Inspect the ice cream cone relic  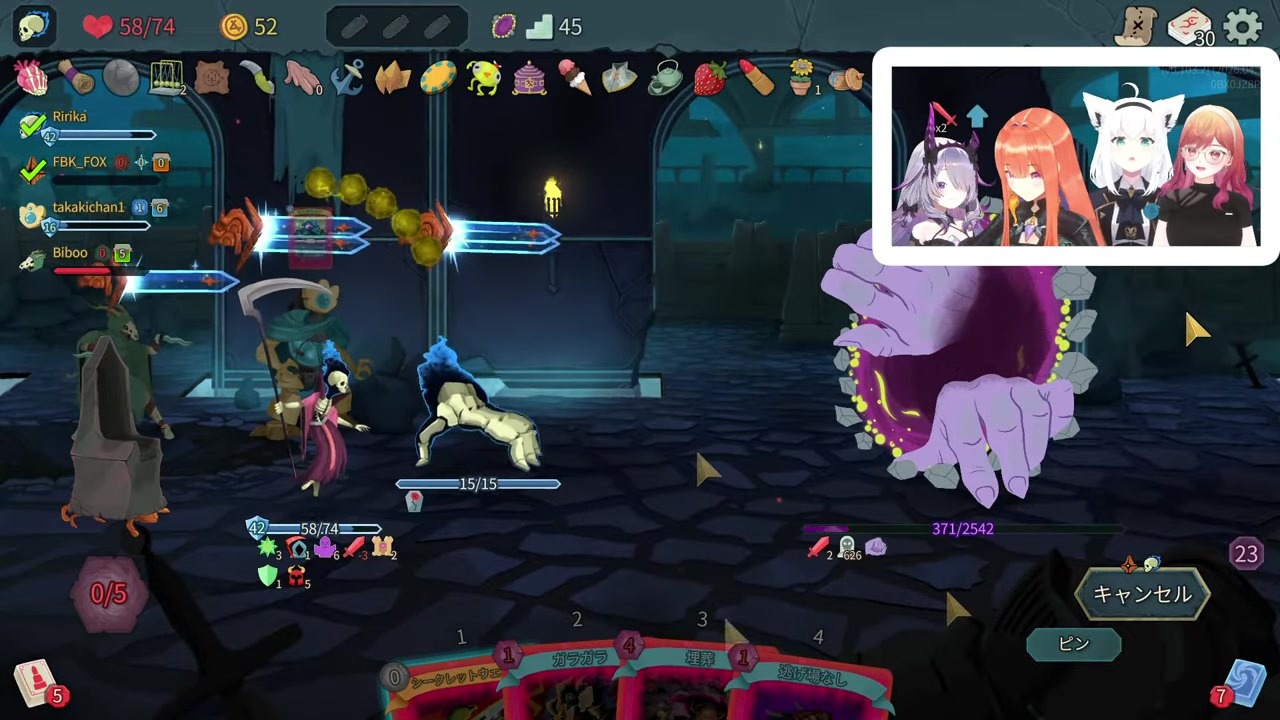(574, 78)
